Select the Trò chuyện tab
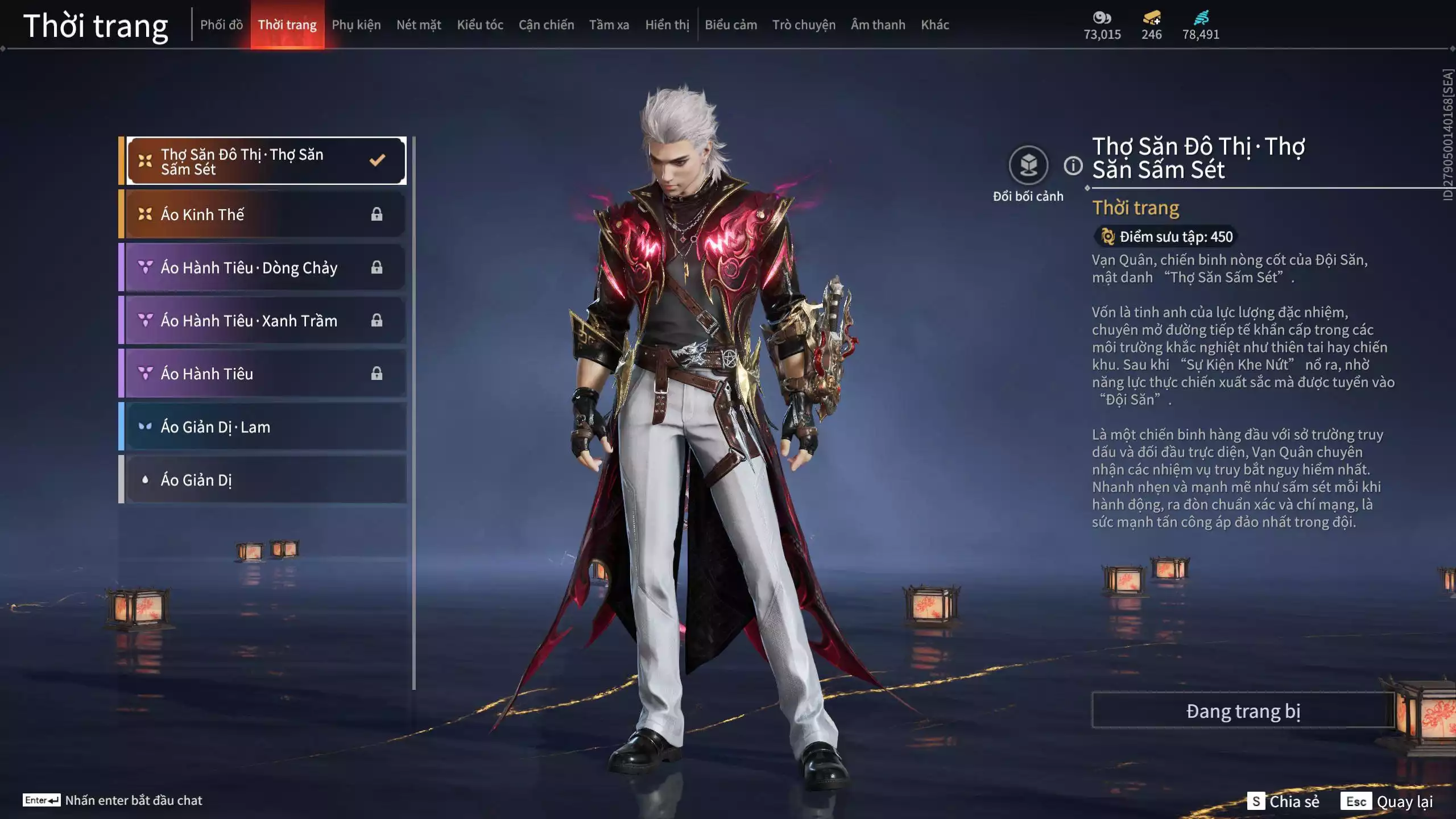This screenshot has width=1456, height=819. tap(804, 25)
